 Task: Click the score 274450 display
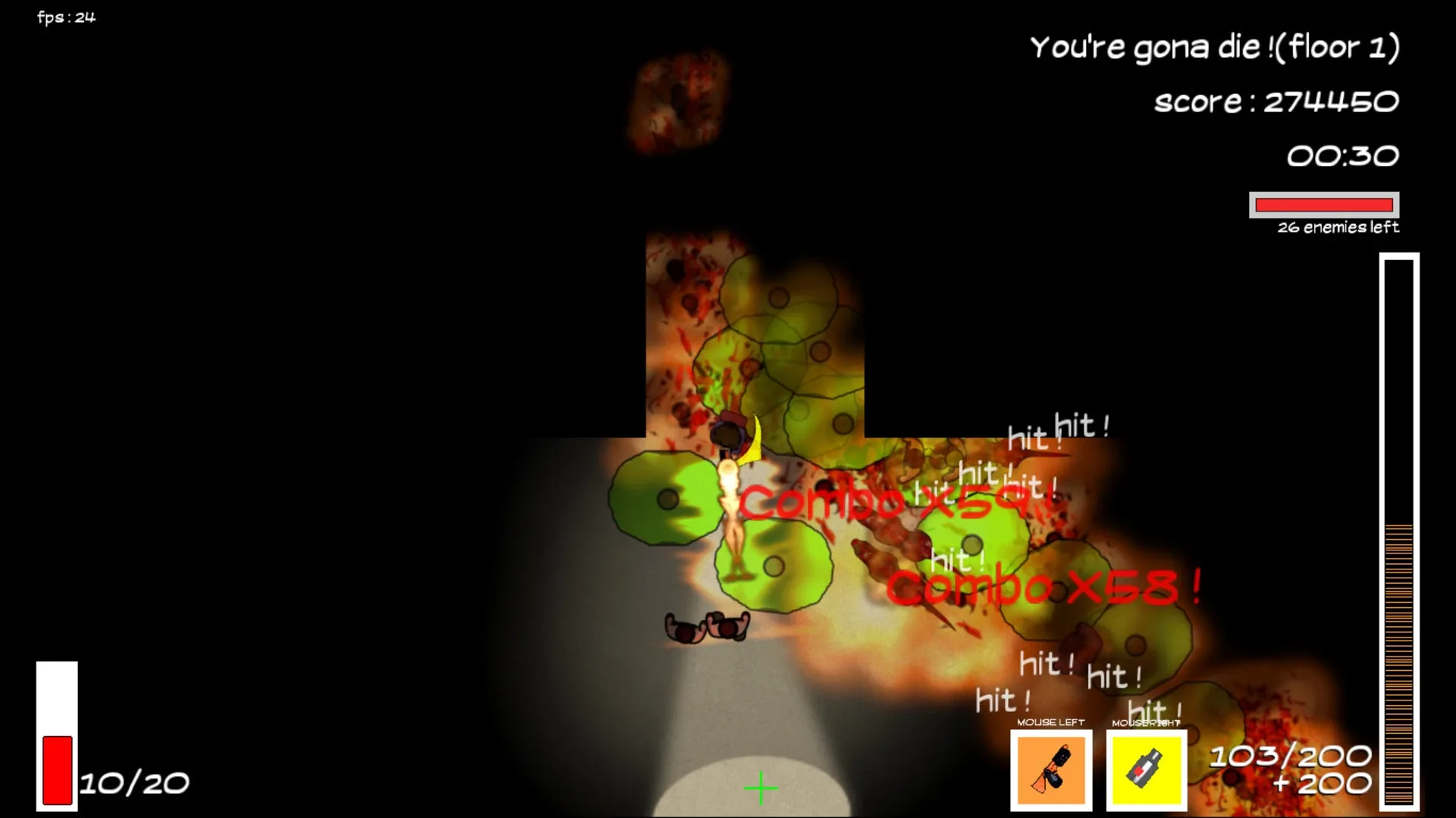pyautogui.click(x=1276, y=101)
